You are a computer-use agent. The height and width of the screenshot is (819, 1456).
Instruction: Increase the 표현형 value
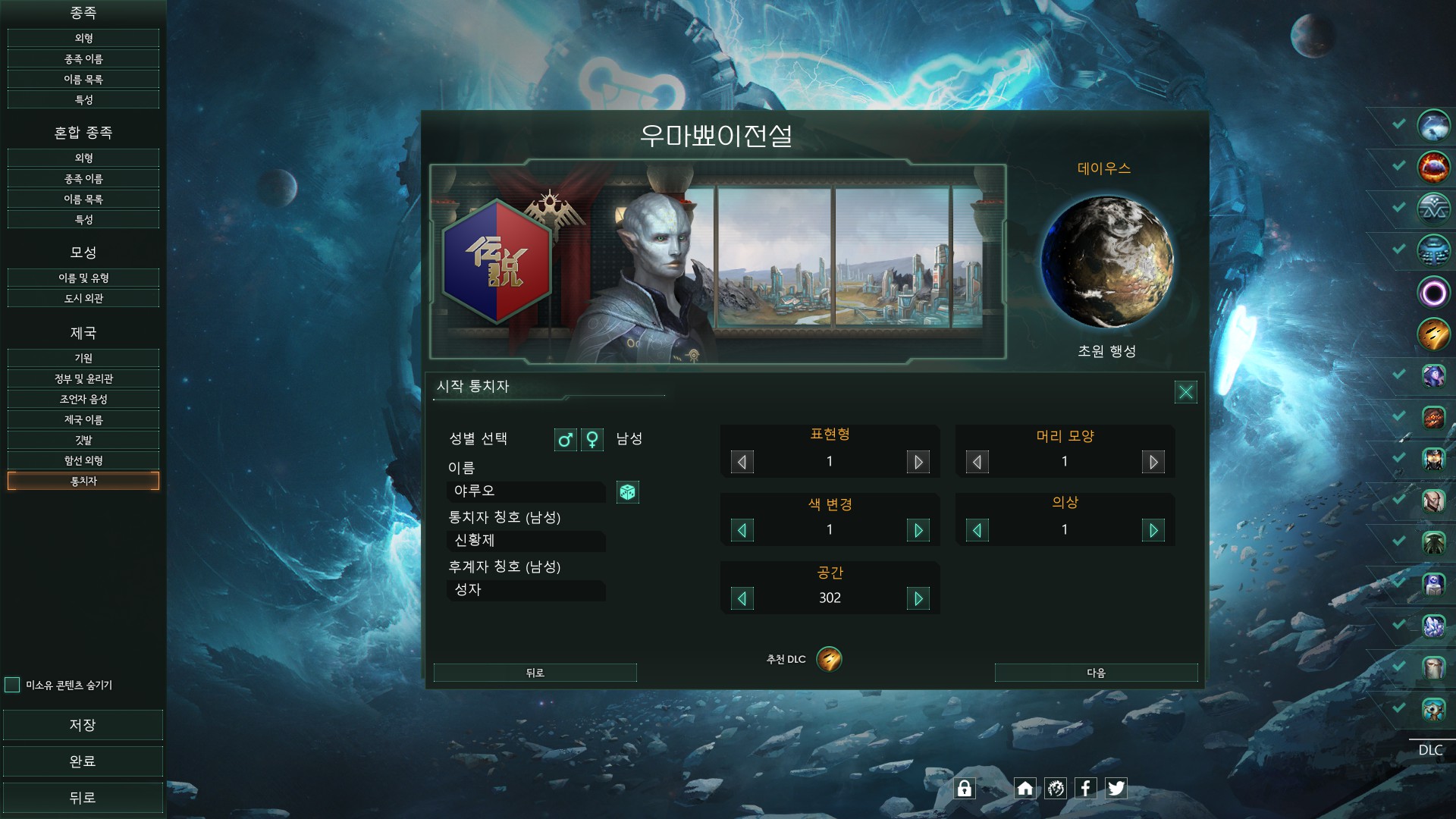pyautogui.click(x=918, y=462)
